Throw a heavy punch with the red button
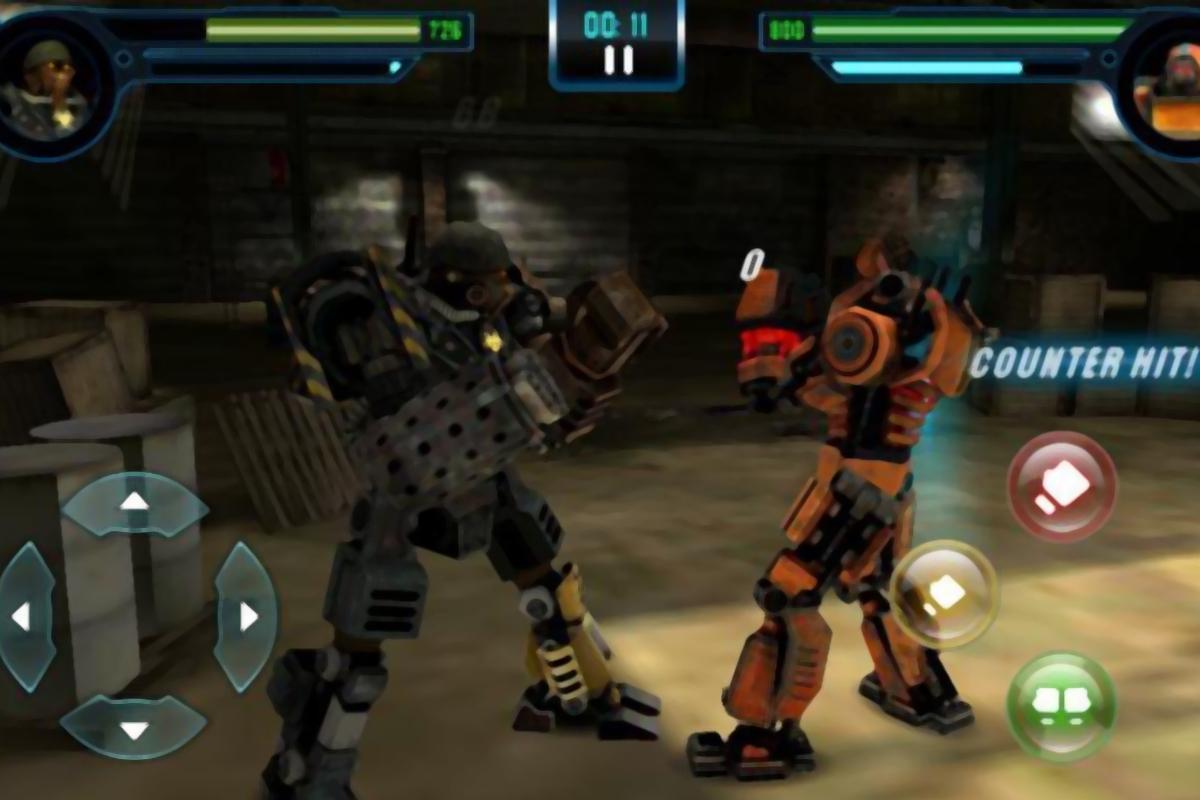Viewport: 1200px width, 800px height. coord(1061,487)
